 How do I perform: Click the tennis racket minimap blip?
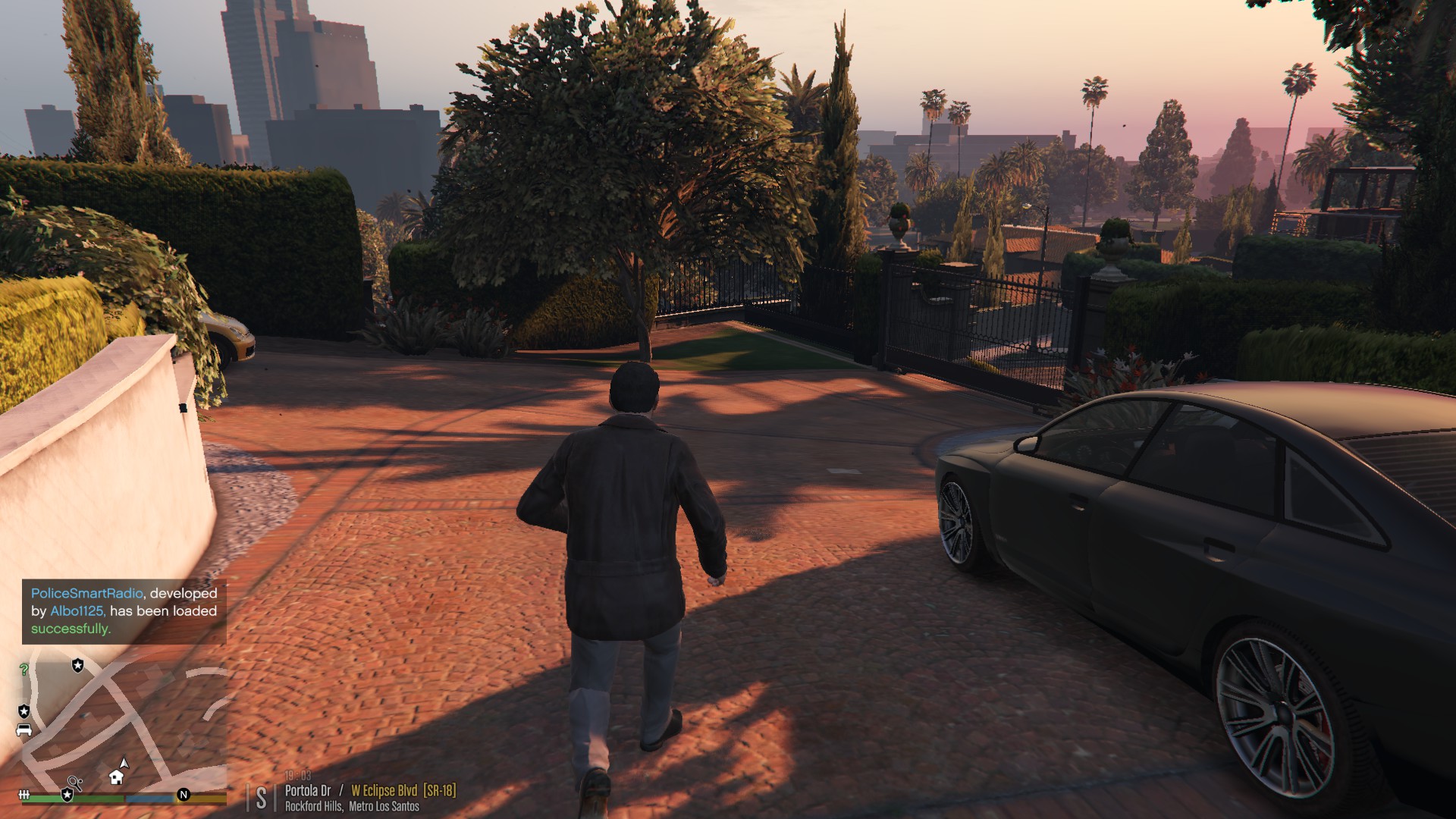point(74,782)
